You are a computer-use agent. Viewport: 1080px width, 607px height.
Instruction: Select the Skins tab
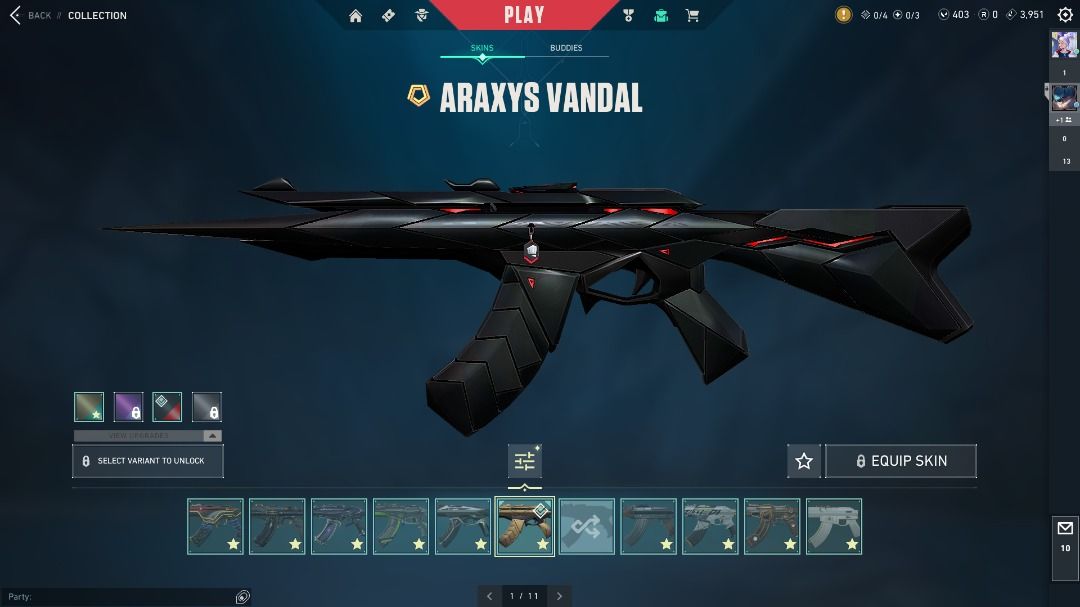(482, 48)
